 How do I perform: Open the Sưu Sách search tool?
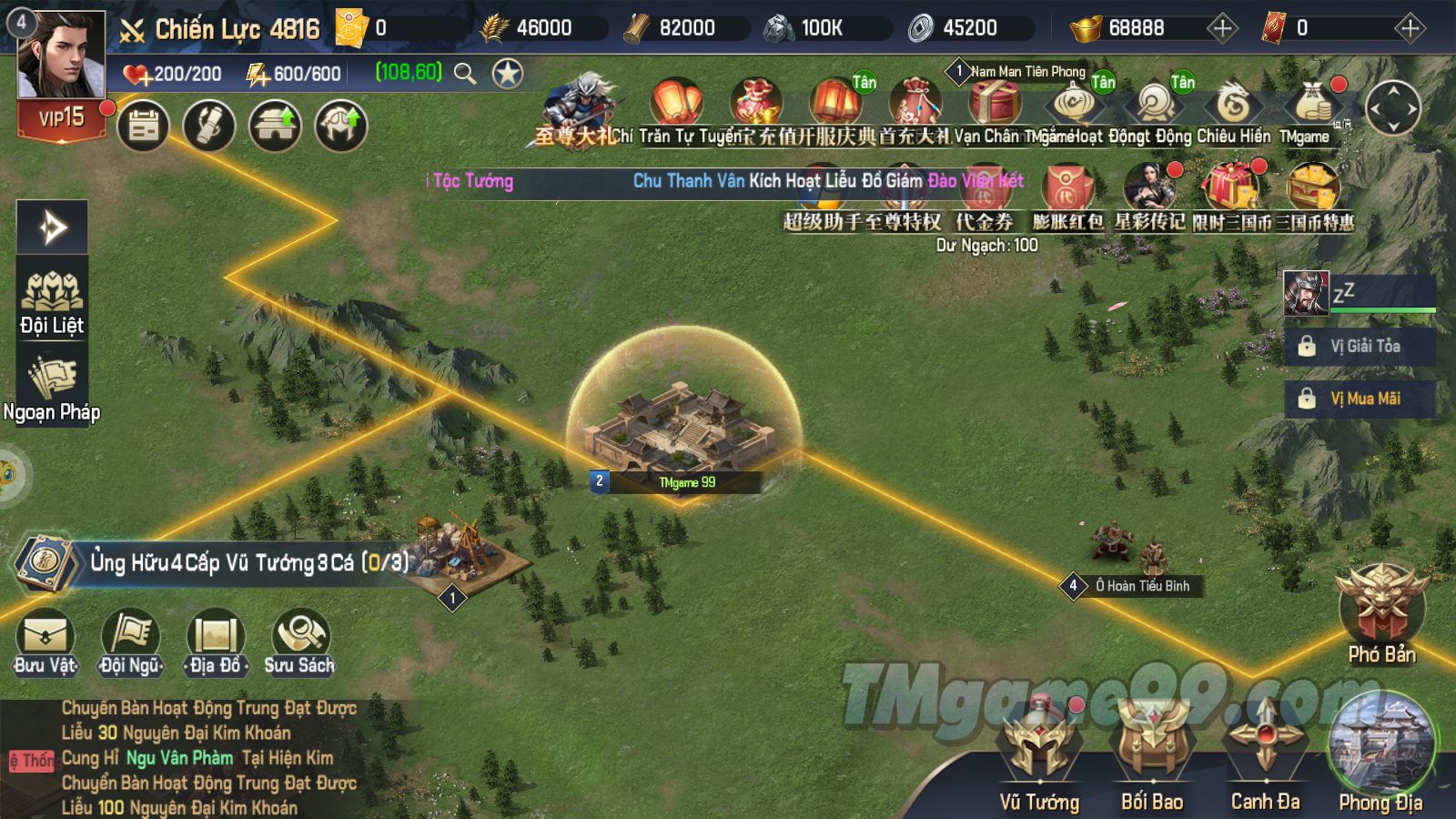pyautogui.click(x=299, y=642)
